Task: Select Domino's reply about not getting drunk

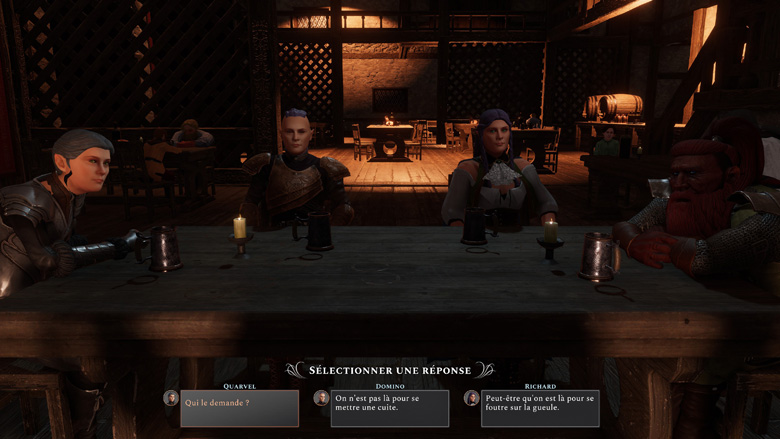Action: pyautogui.click(x=389, y=408)
